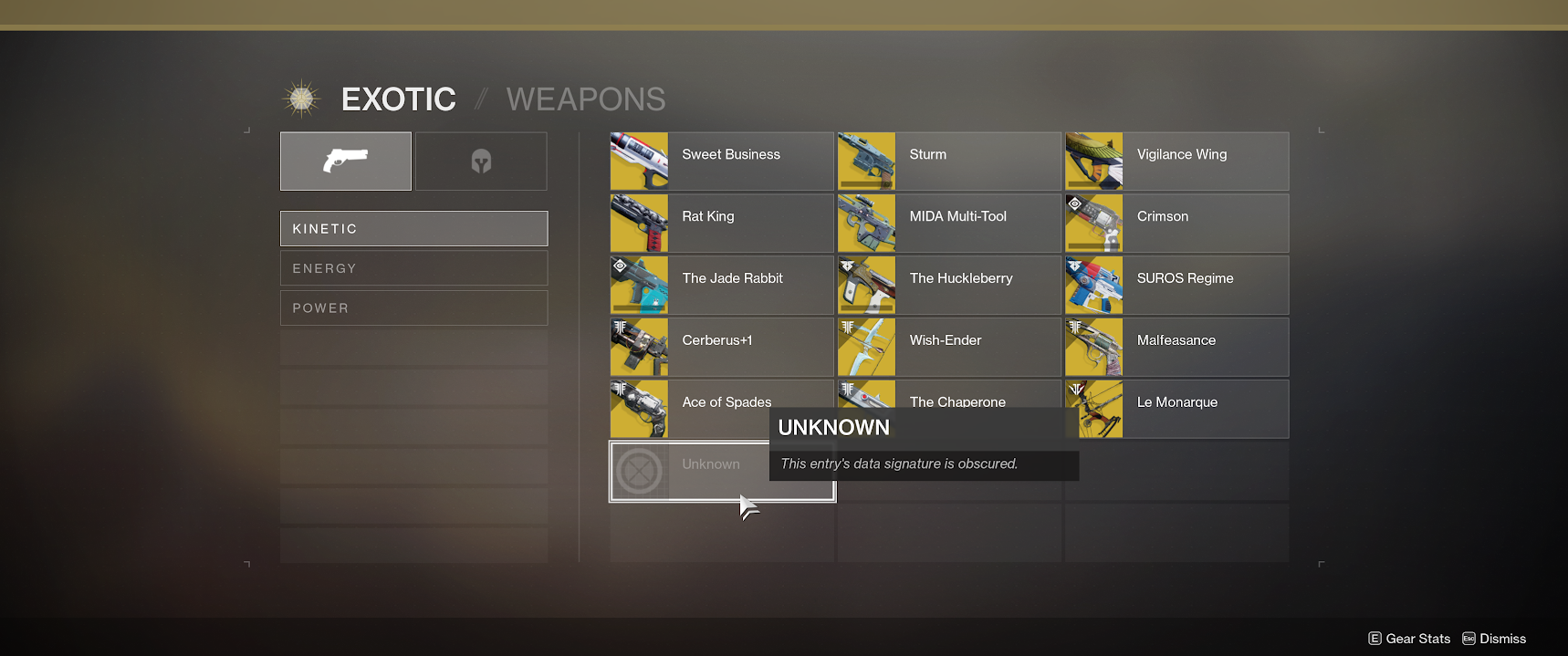Image resolution: width=1568 pixels, height=656 pixels.
Task: Select the Vigilance Wing entry
Action: (x=1176, y=161)
